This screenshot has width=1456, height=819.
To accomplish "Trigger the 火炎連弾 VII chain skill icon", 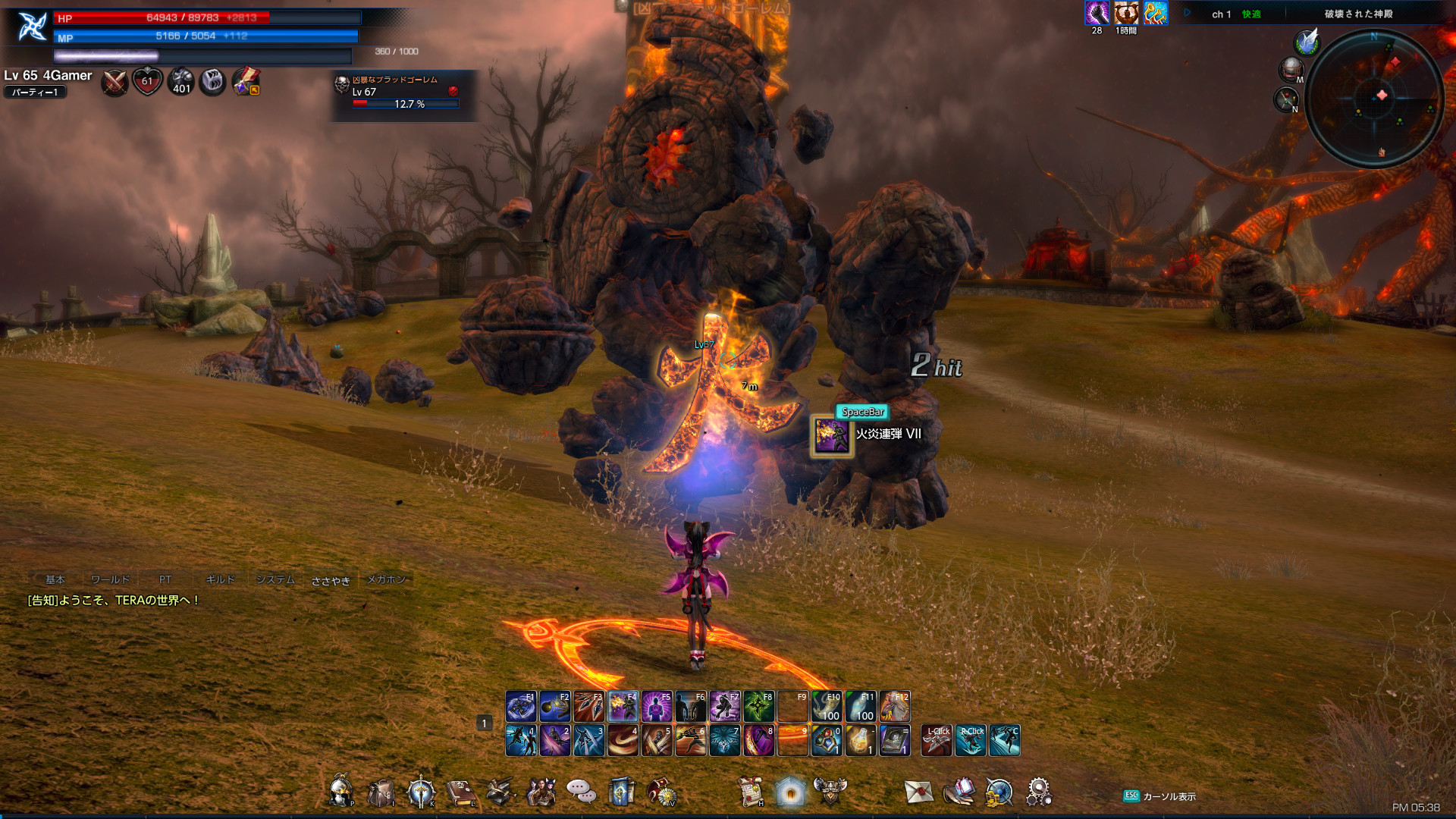I will pyautogui.click(x=832, y=436).
